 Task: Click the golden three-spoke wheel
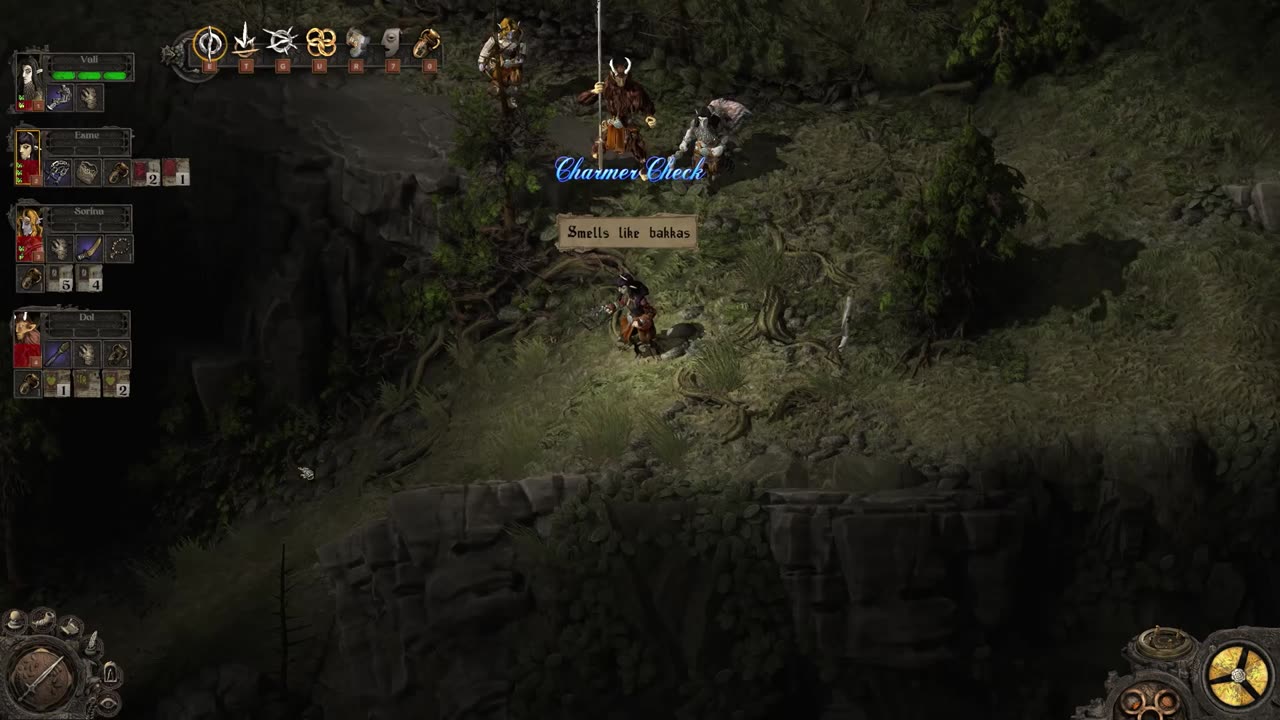tap(1236, 675)
